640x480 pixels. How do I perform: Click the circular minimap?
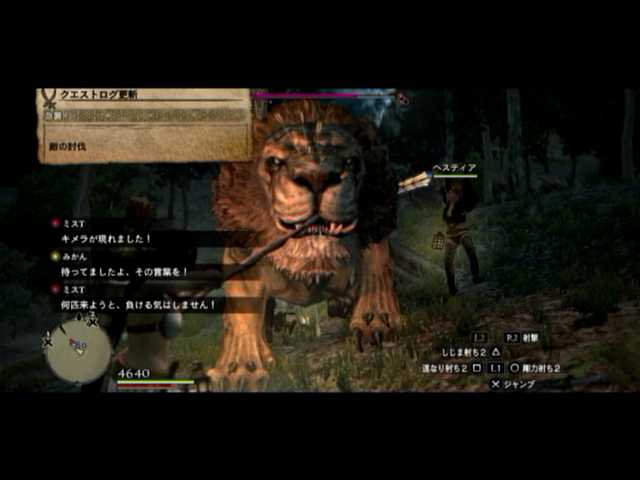click(x=78, y=350)
